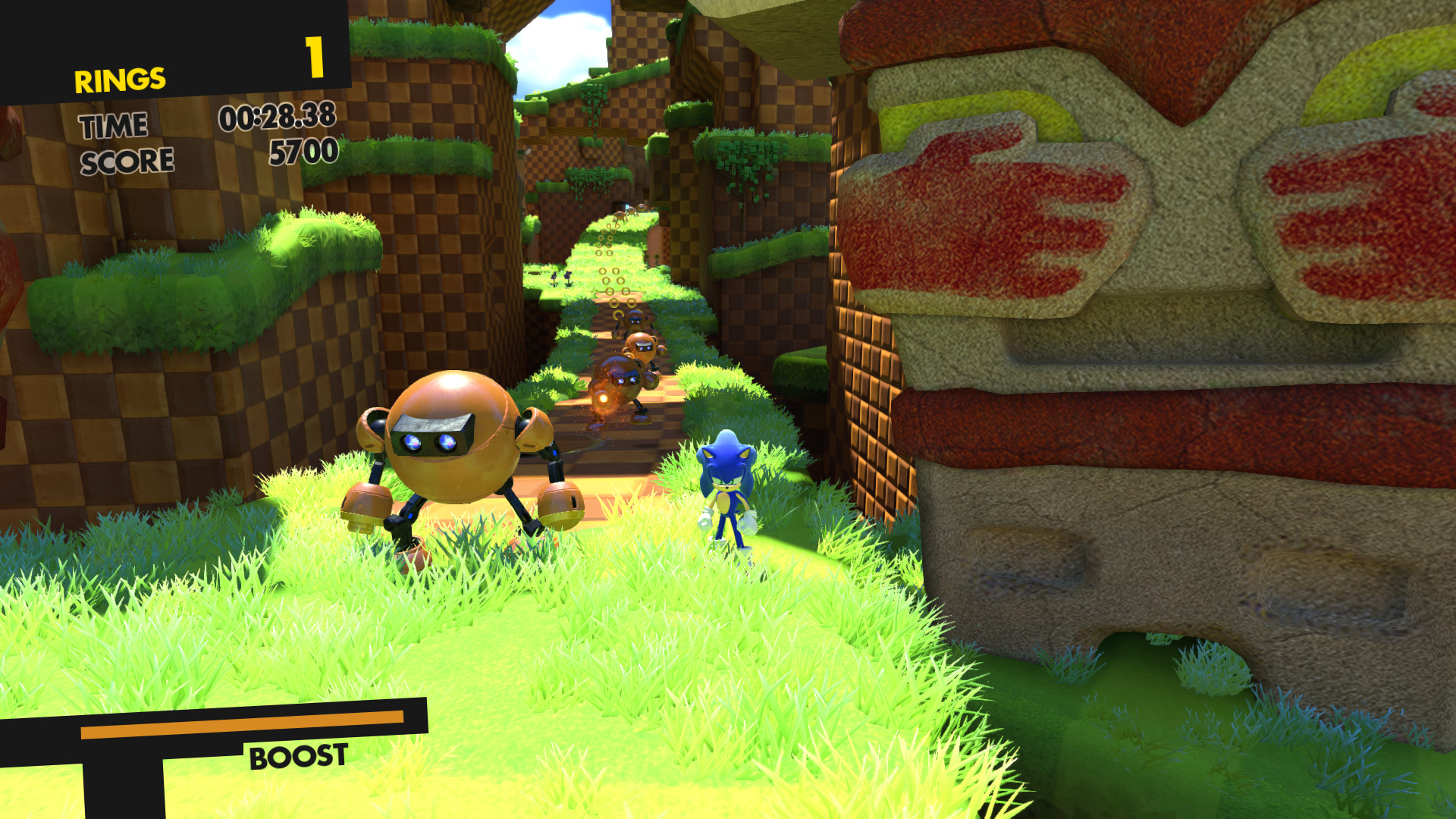
Task: Select the SCORE value showing 5700
Action: [303, 153]
